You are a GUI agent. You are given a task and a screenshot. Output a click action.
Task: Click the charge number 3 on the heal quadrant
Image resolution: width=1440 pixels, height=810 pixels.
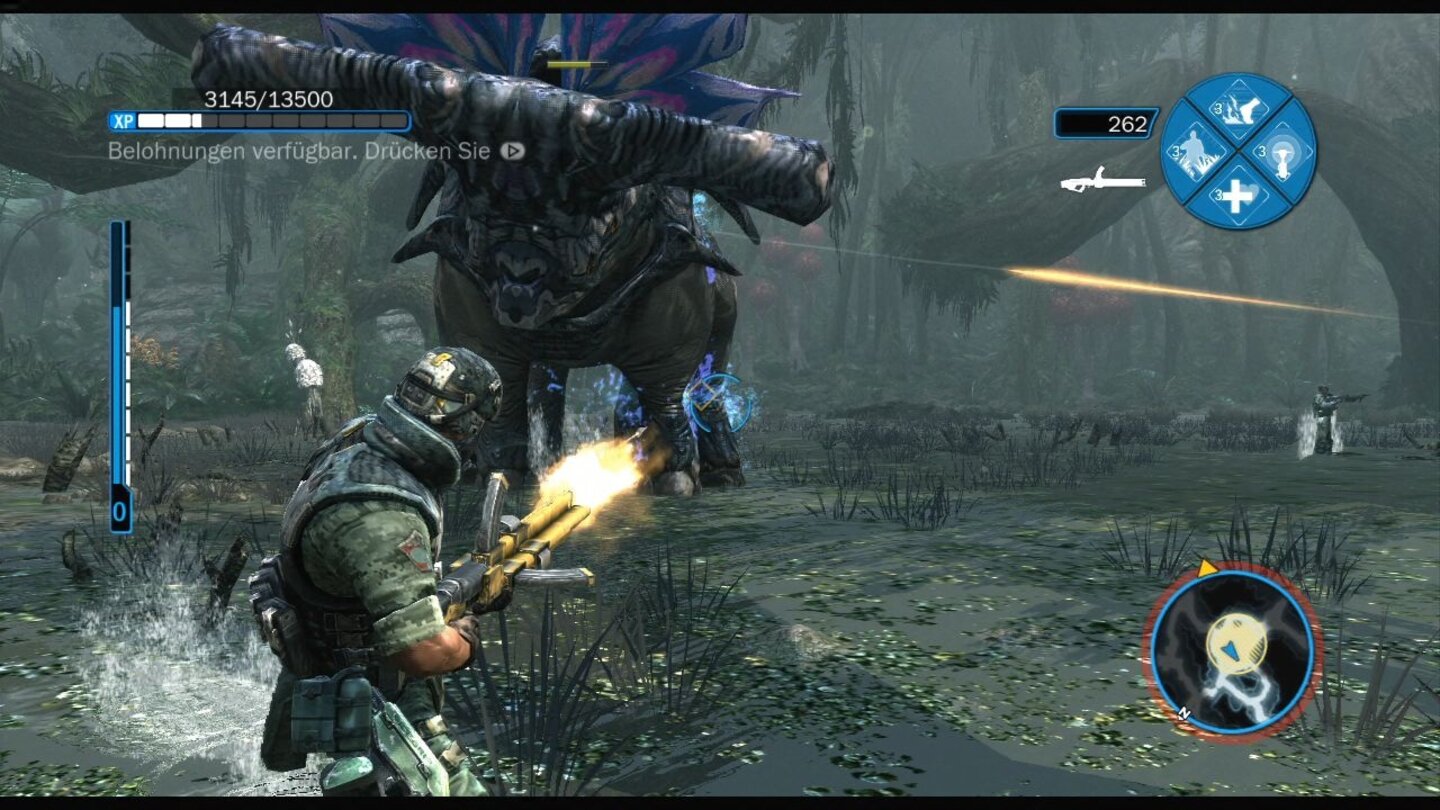pyautogui.click(x=1219, y=193)
